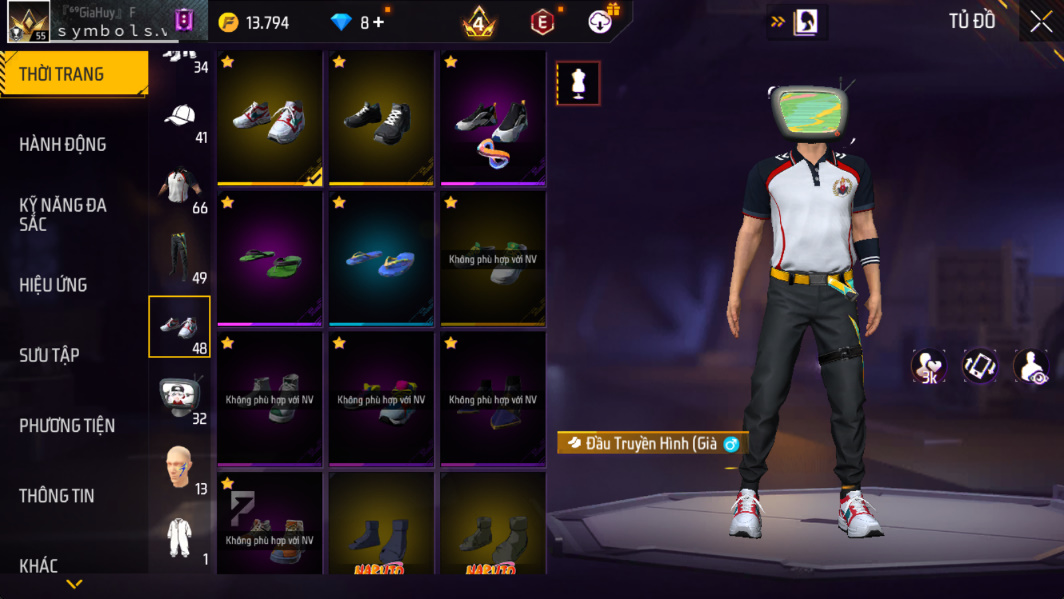Open the HIỆU ỨNG section
The width and height of the screenshot is (1064, 599).
click(x=53, y=285)
